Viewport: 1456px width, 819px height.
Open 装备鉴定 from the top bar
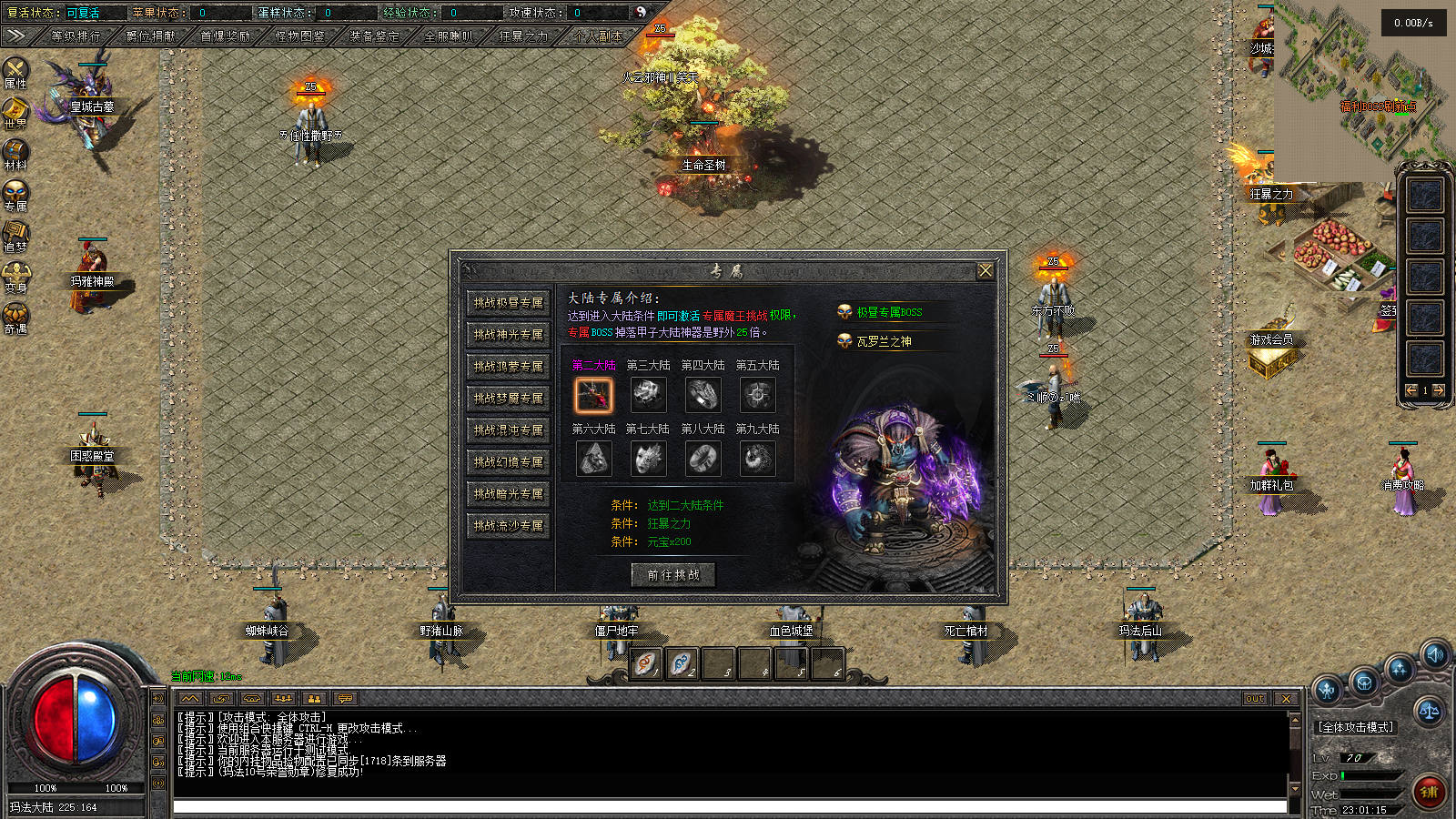click(x=374, y=36)
